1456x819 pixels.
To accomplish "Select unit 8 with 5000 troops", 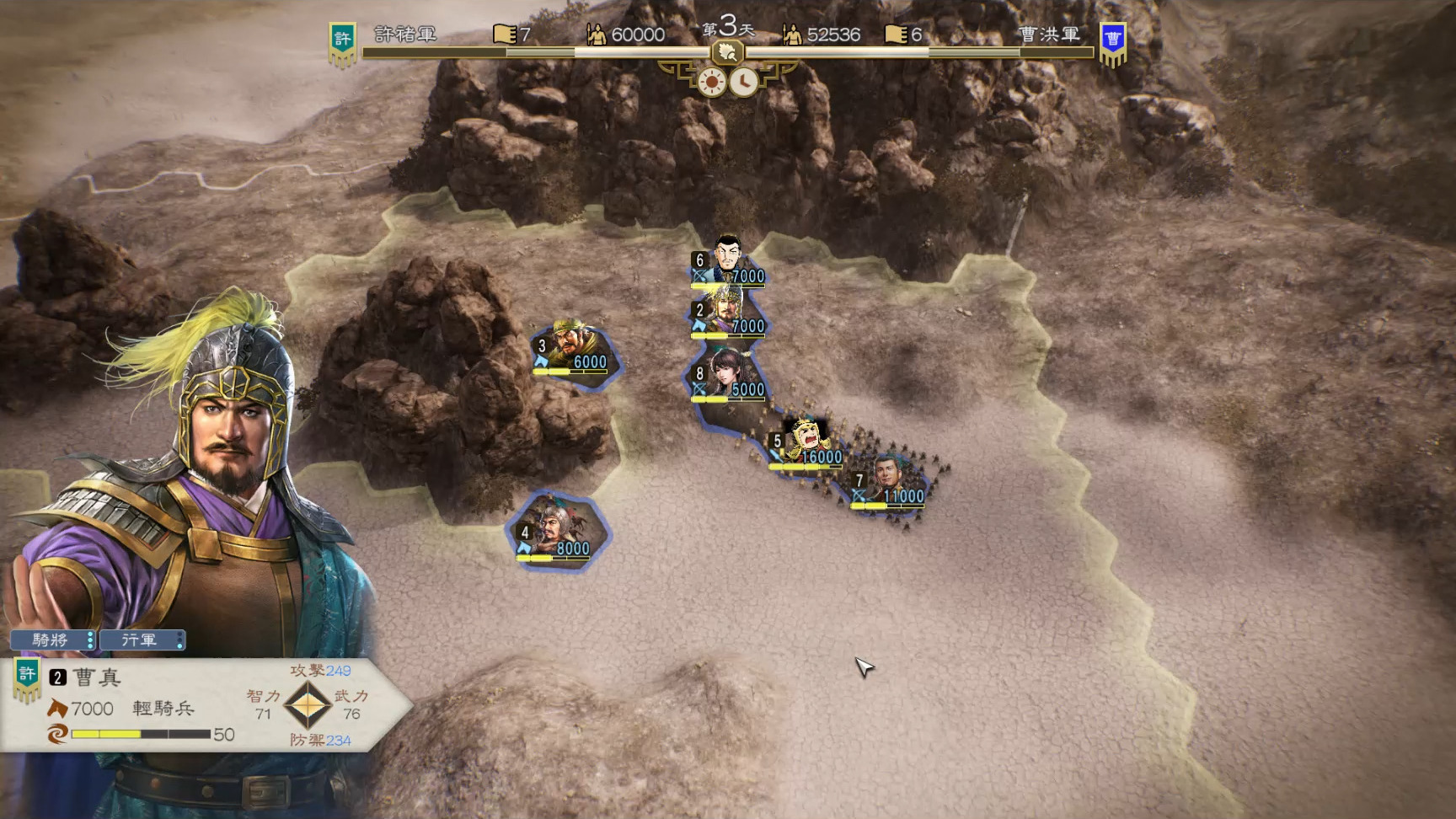I will click(x=728, y=375).
